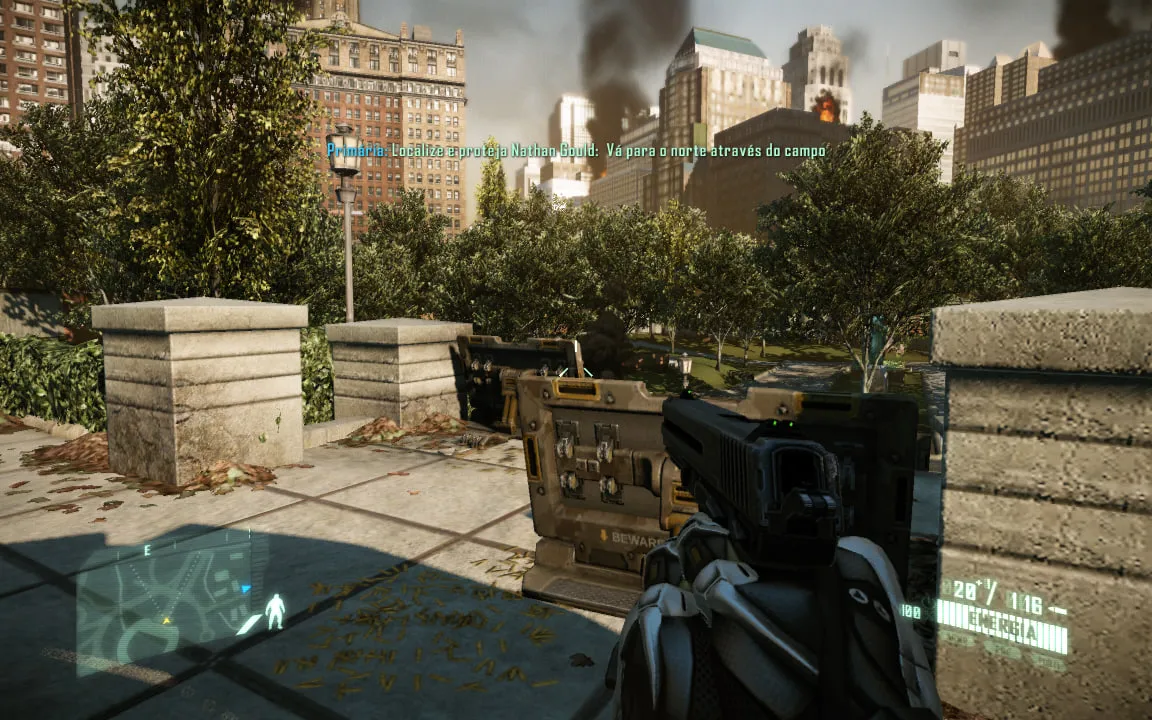Click the primary objective tracker text

577,151
